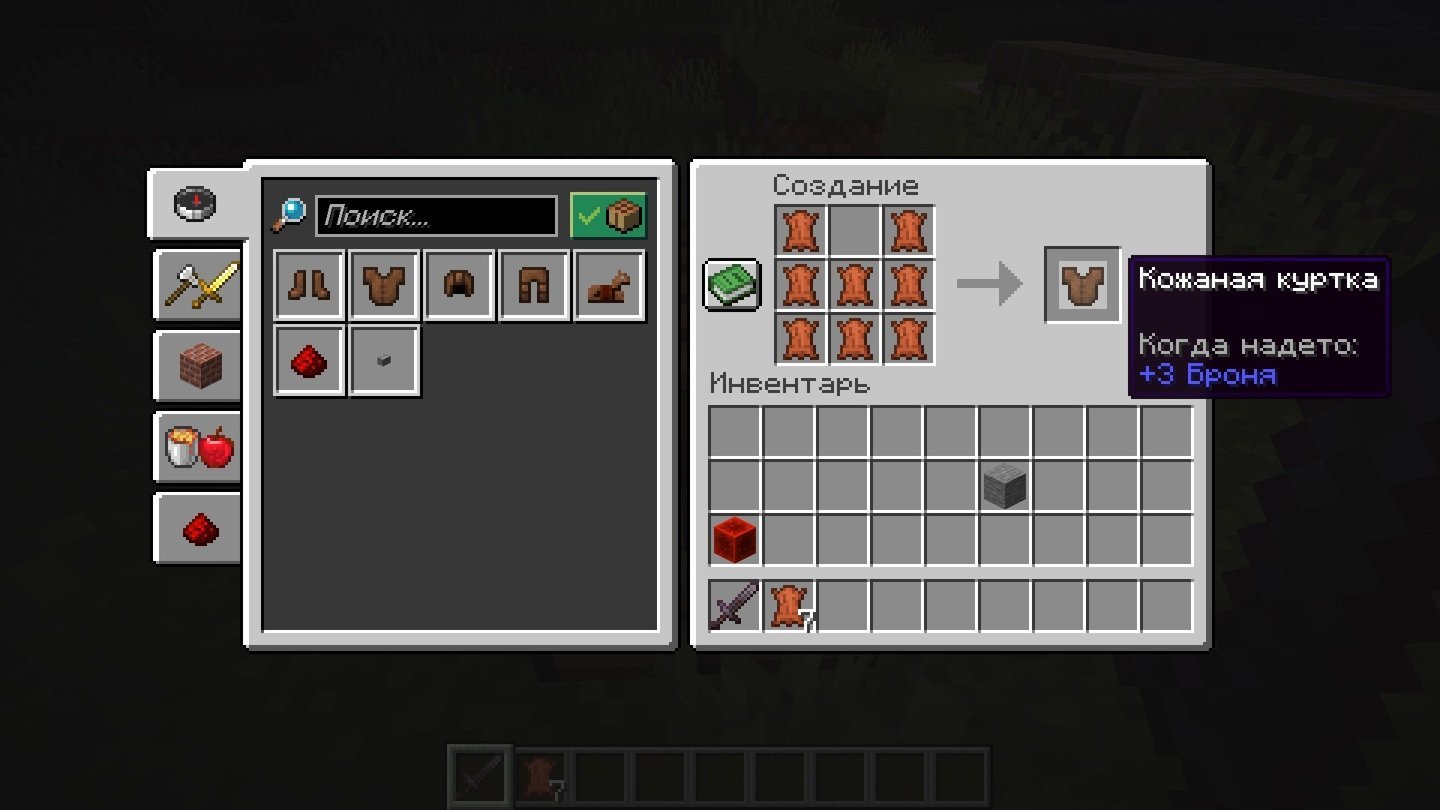1440x810 pixels.
Task: Select the leather horse armor recipe
Action: point(610,285)
